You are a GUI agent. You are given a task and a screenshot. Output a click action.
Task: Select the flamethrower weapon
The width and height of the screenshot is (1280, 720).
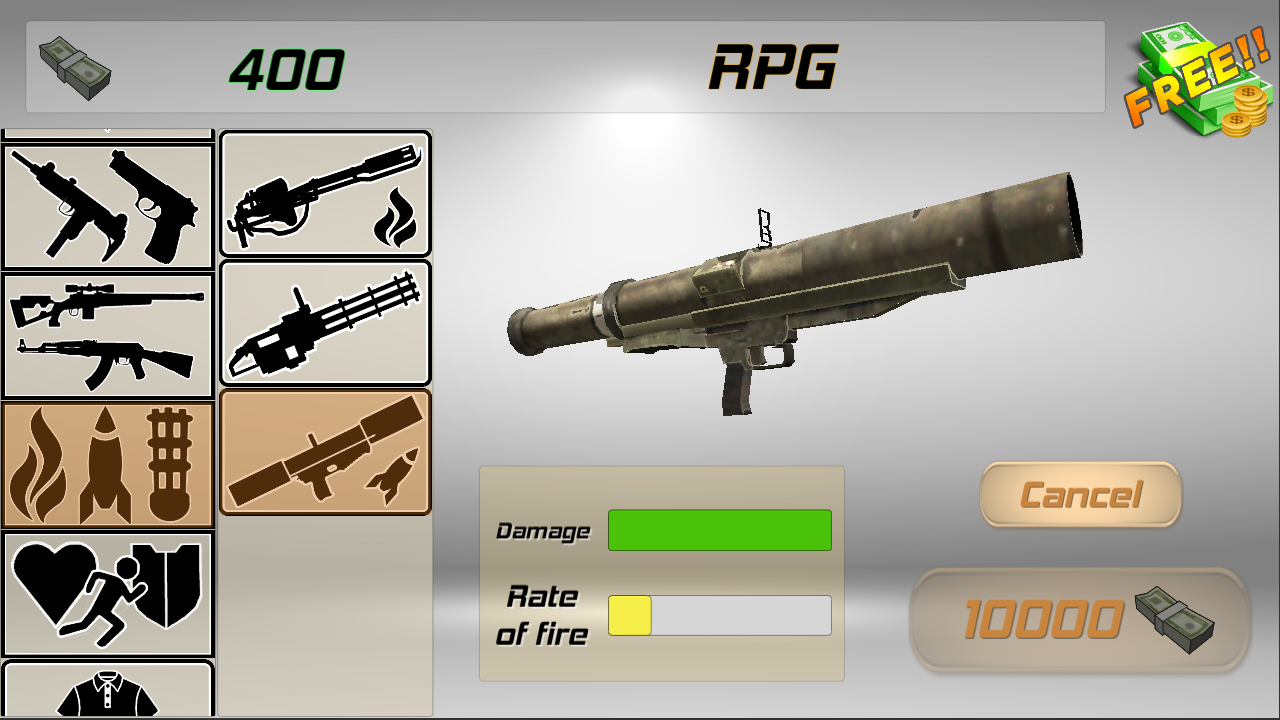325,193
